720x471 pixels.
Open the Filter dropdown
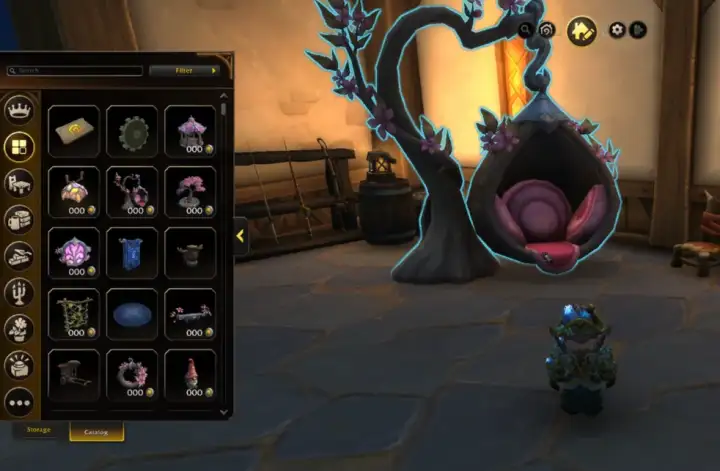(186, 71)
